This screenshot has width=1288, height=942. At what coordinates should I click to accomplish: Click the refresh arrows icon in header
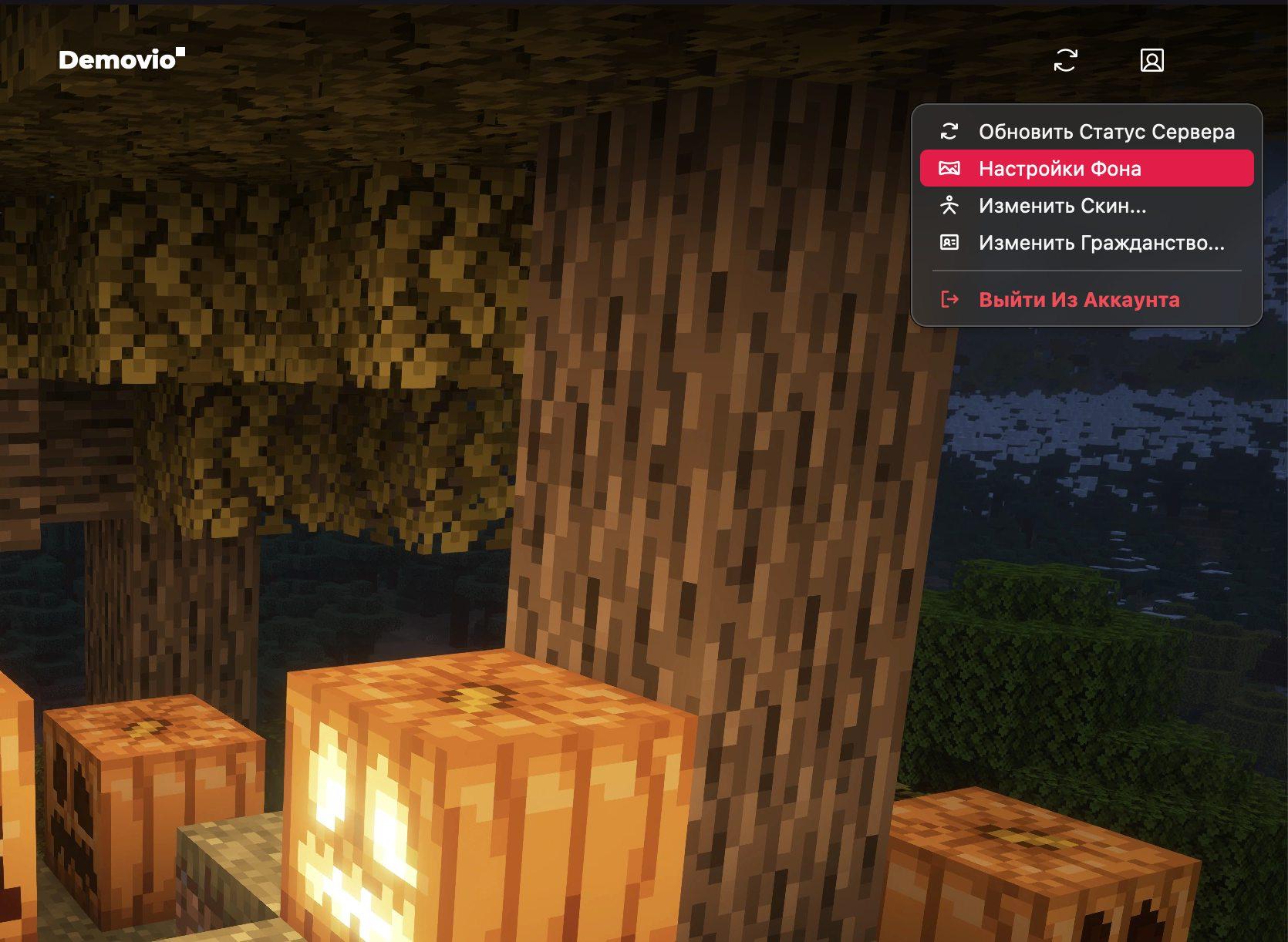[1065, 60]
